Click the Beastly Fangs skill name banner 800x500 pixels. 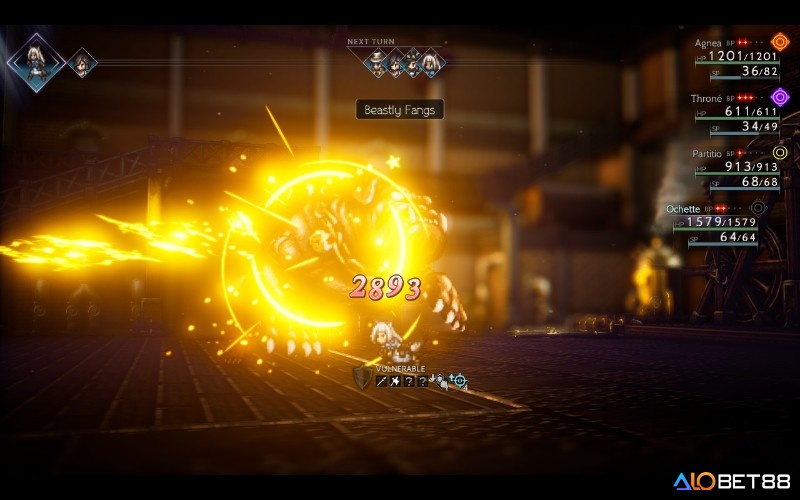pos(399,110)
